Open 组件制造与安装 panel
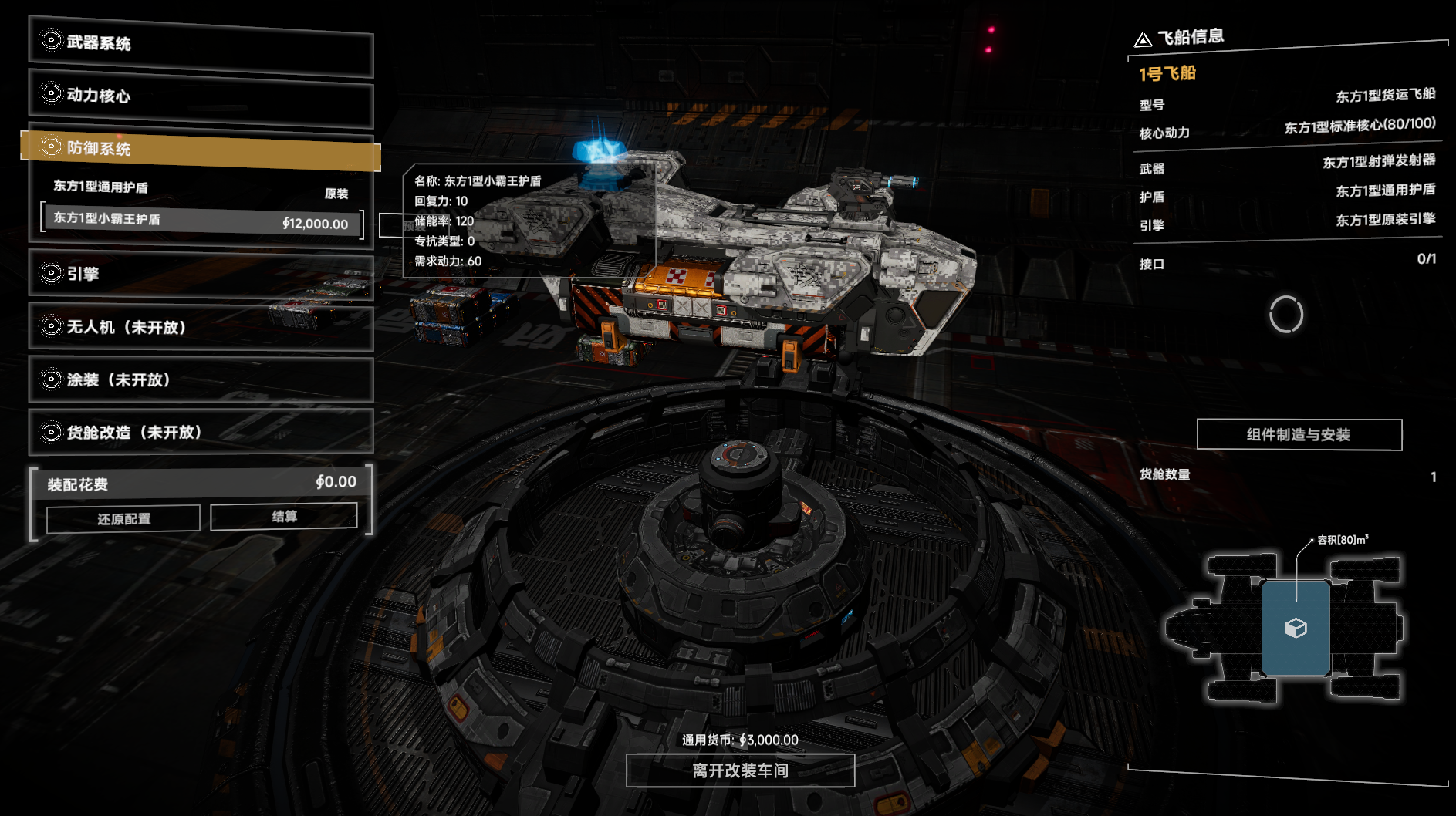This screenshot has height=816, width=1456. (x=1299, y=435)
